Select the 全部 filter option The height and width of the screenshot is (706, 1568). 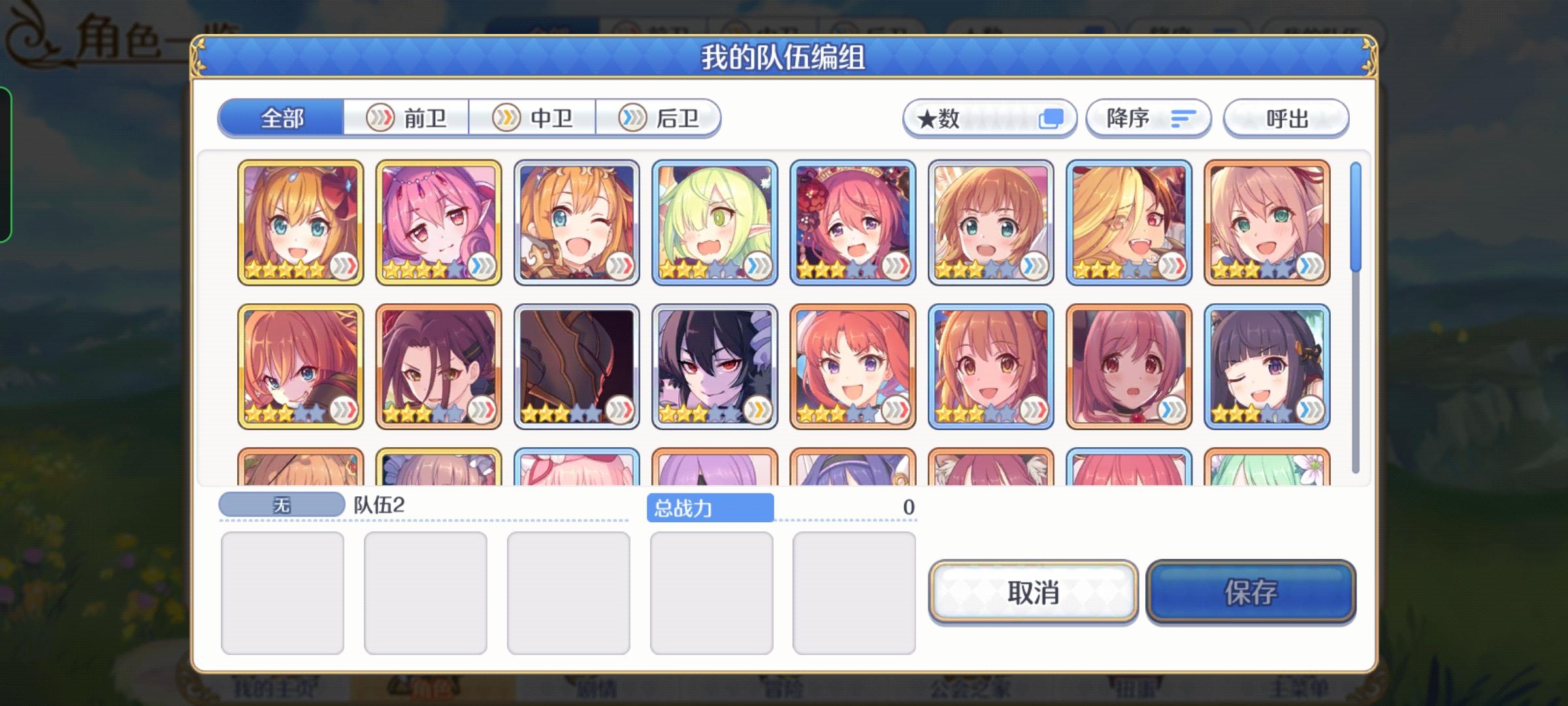pyautogui.click(x=282, y=118)
